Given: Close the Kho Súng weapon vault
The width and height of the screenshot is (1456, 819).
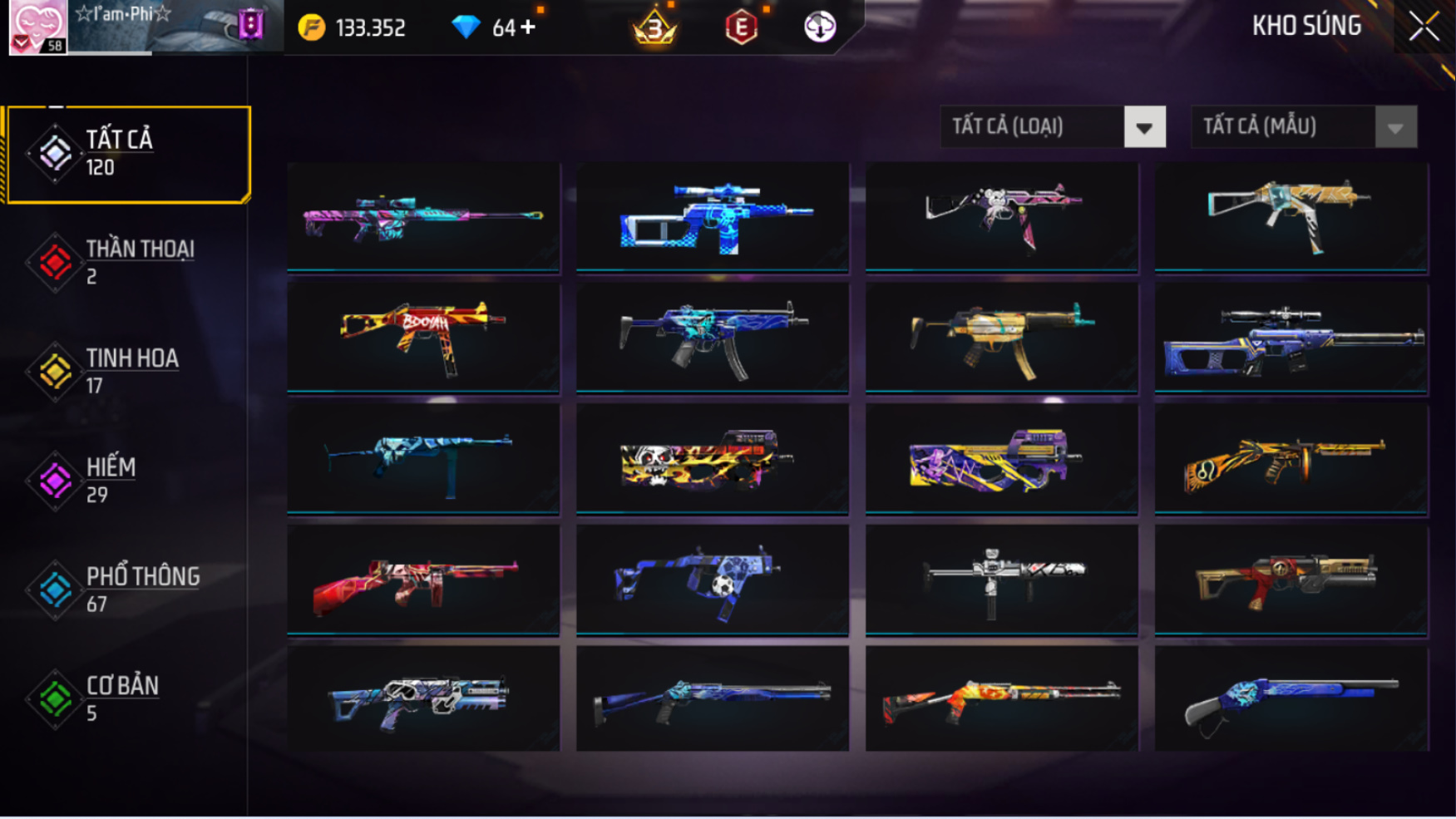Looking at the screenshot, I should click(1424, 27).
